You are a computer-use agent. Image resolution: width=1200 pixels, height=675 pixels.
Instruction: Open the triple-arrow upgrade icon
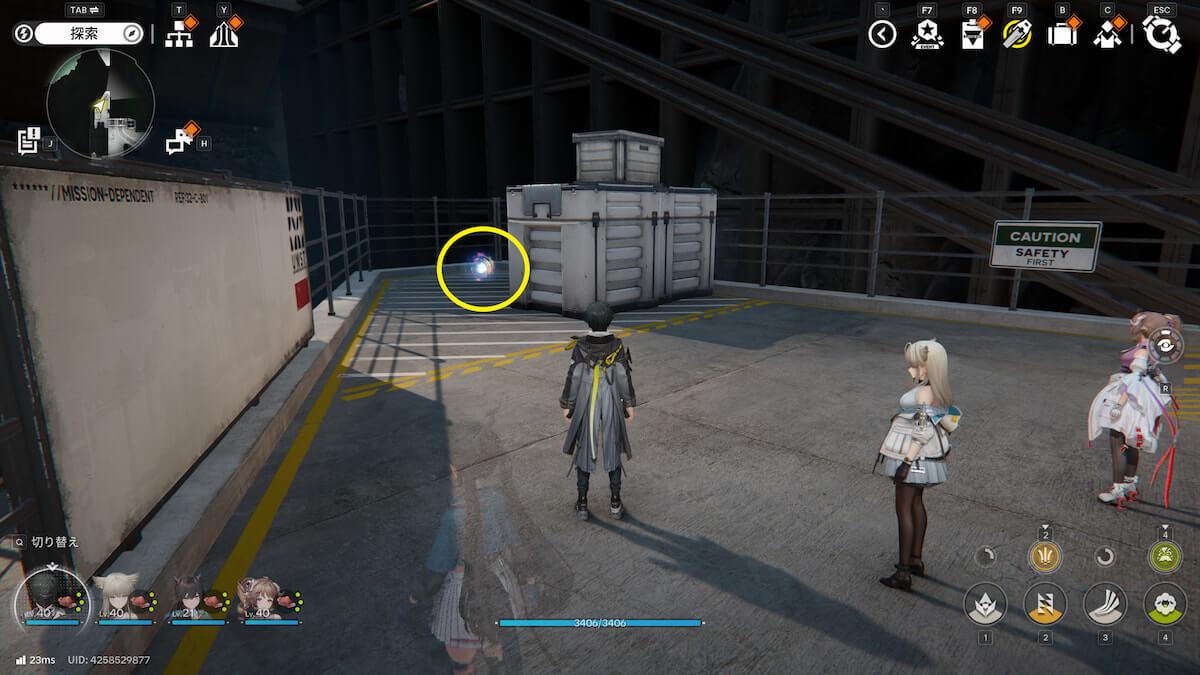click(x=223, y=34)
